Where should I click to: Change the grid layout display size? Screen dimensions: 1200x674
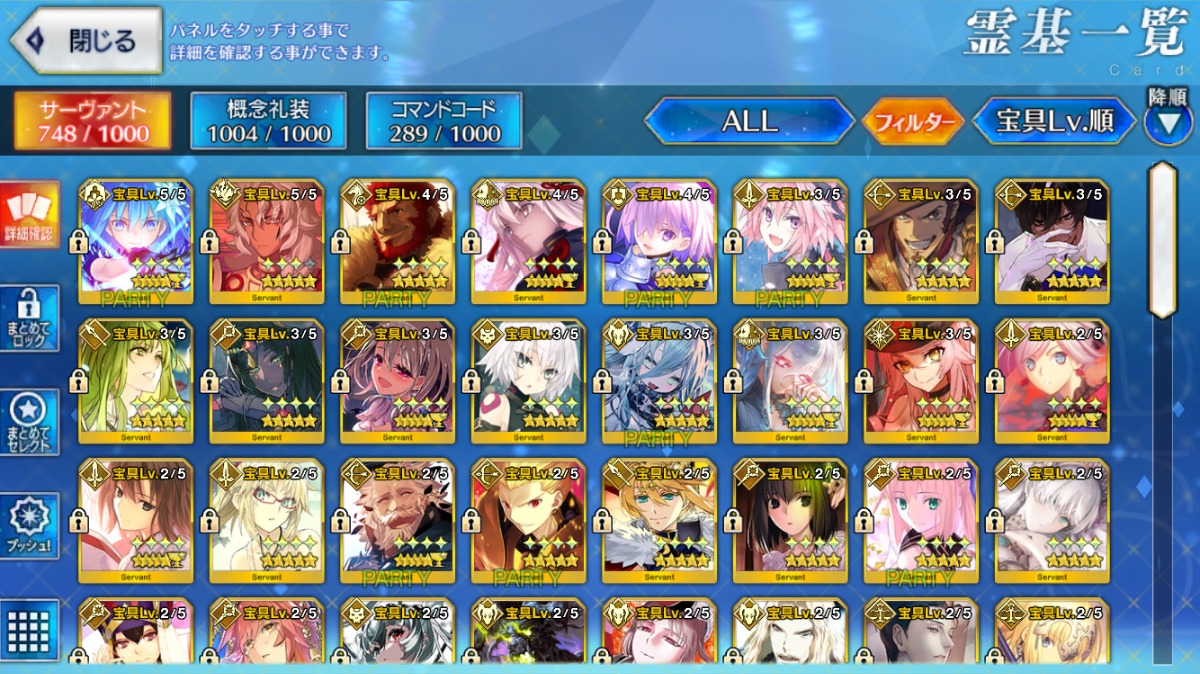click(x=30, y=630)
